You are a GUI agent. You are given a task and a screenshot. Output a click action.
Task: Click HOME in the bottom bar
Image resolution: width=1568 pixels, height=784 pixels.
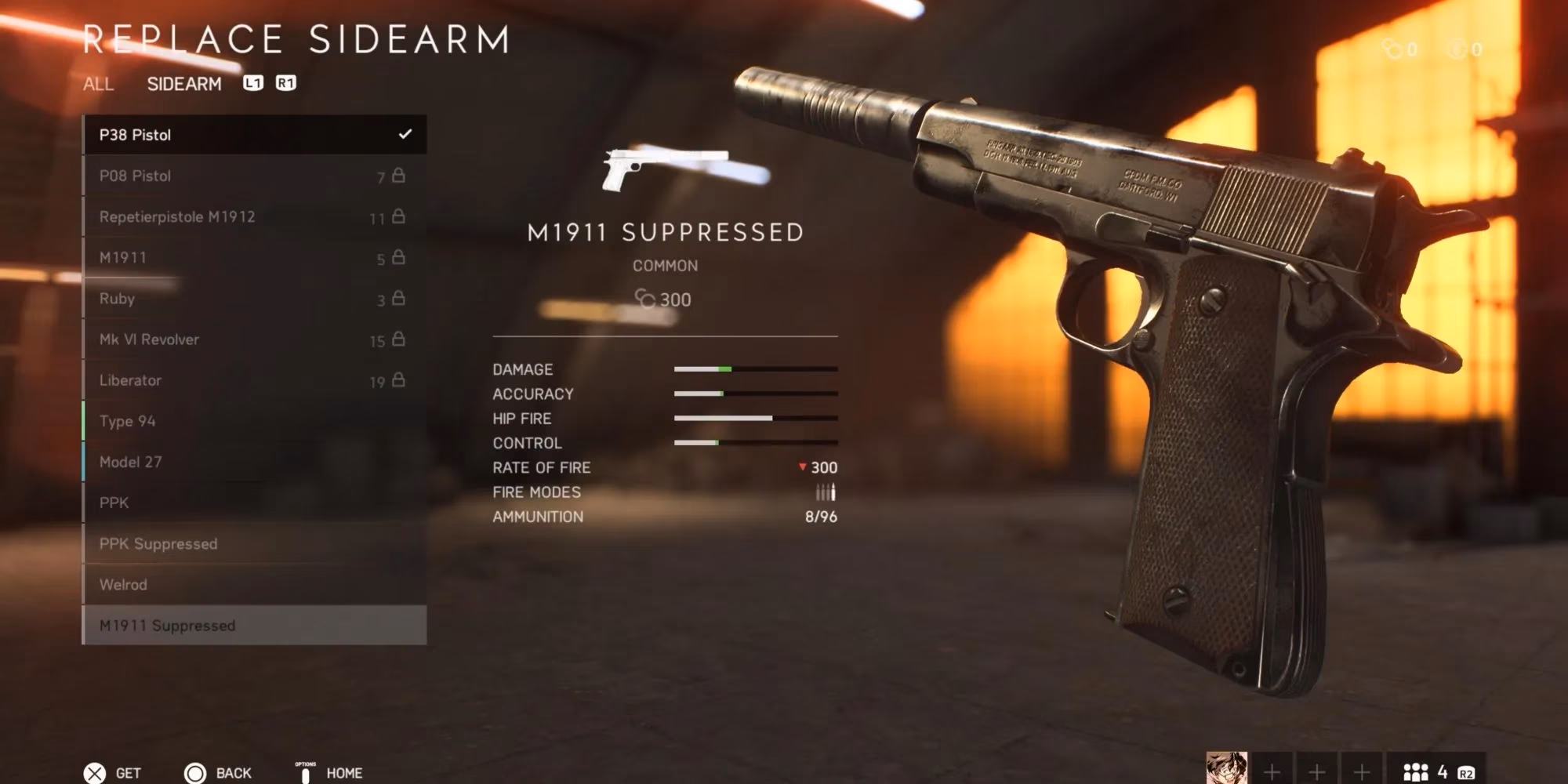346,772
